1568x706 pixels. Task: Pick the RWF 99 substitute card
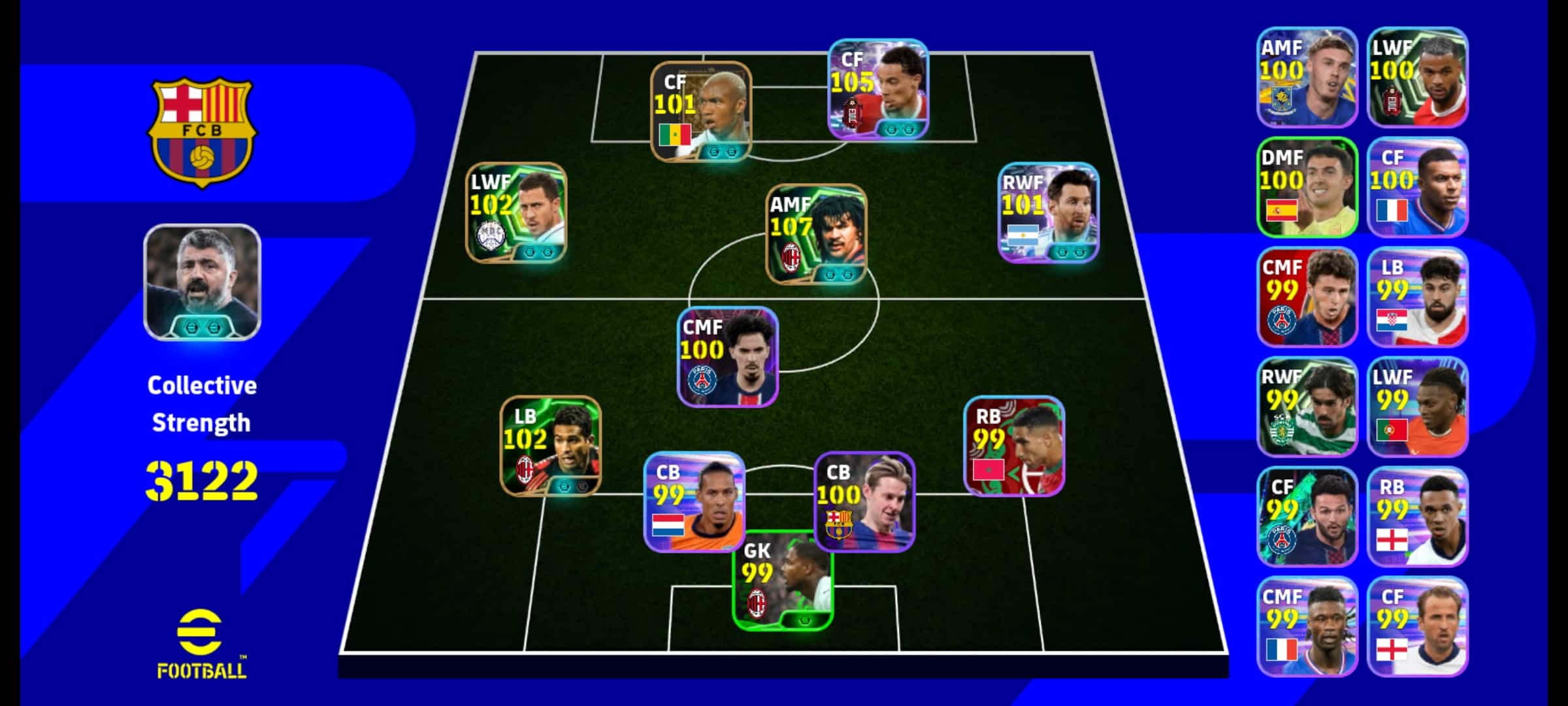point(1307,407)
